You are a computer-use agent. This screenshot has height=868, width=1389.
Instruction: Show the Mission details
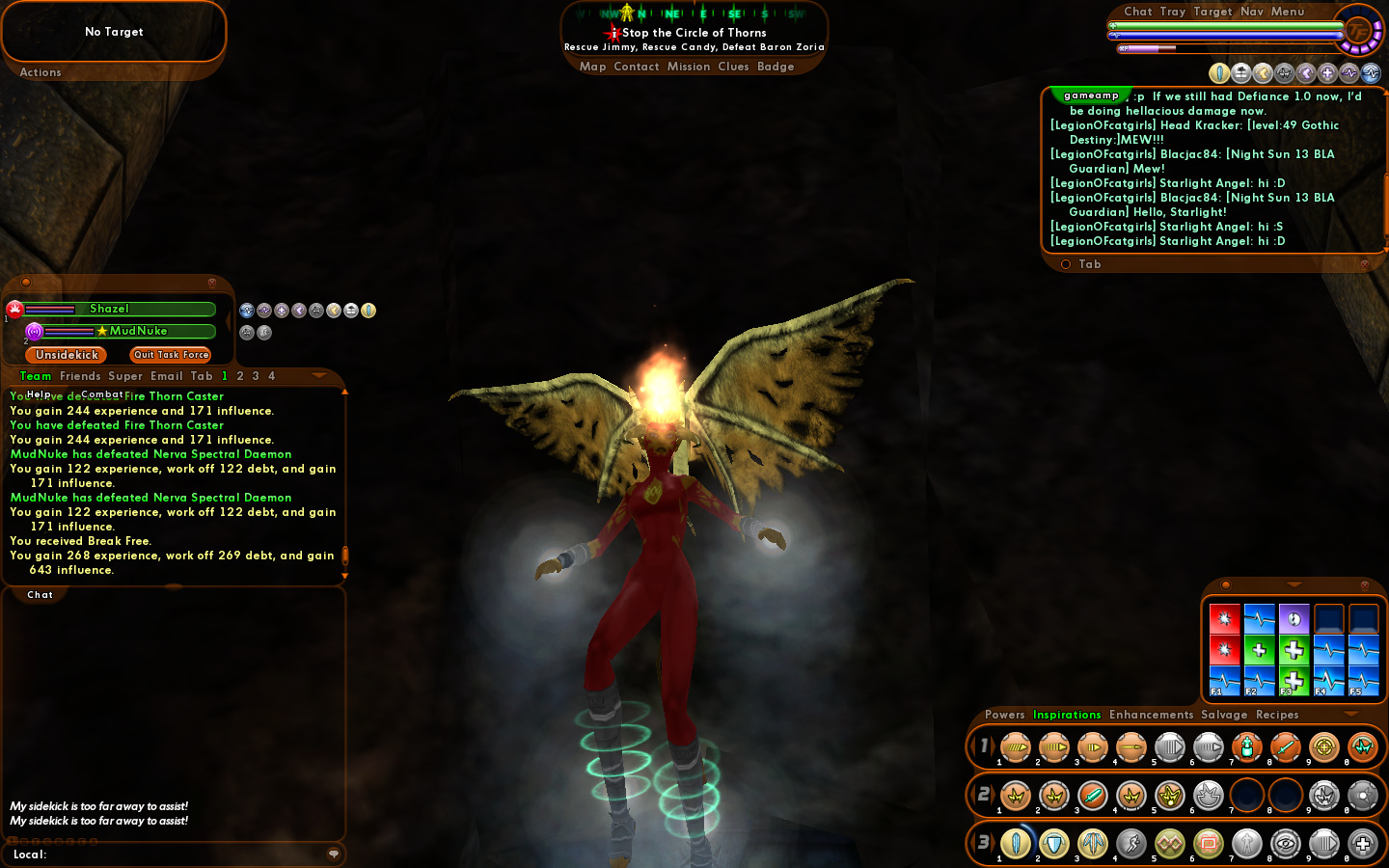[688, 67]
